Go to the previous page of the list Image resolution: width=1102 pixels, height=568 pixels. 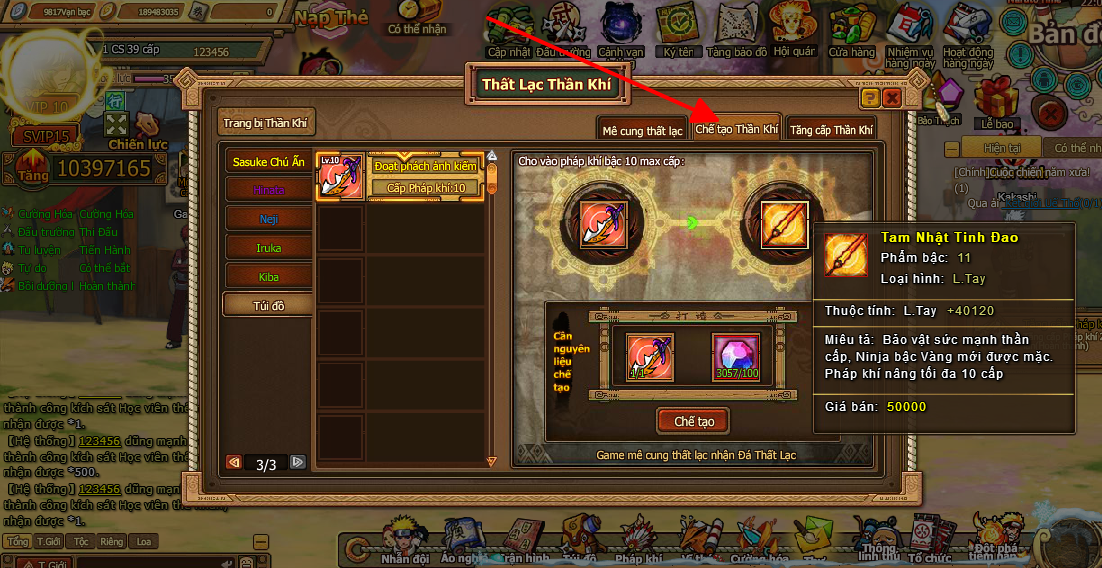coord(234,462)
